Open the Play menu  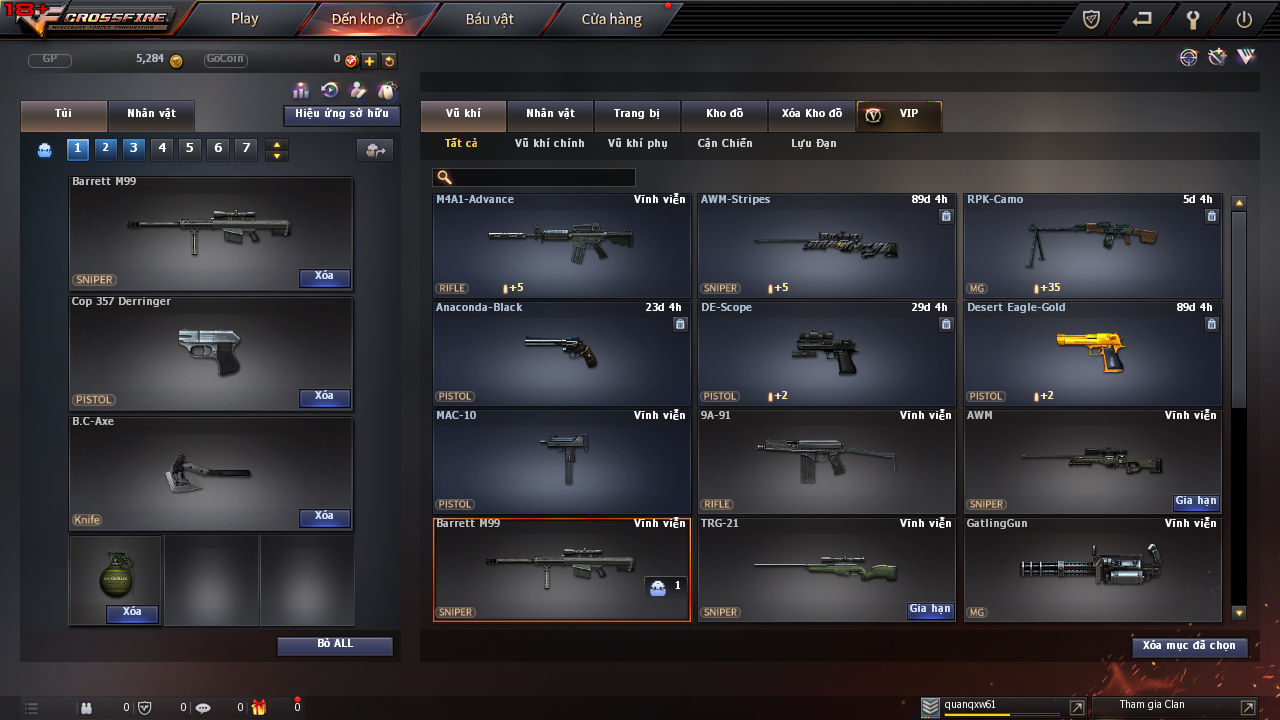click(244, 19)
